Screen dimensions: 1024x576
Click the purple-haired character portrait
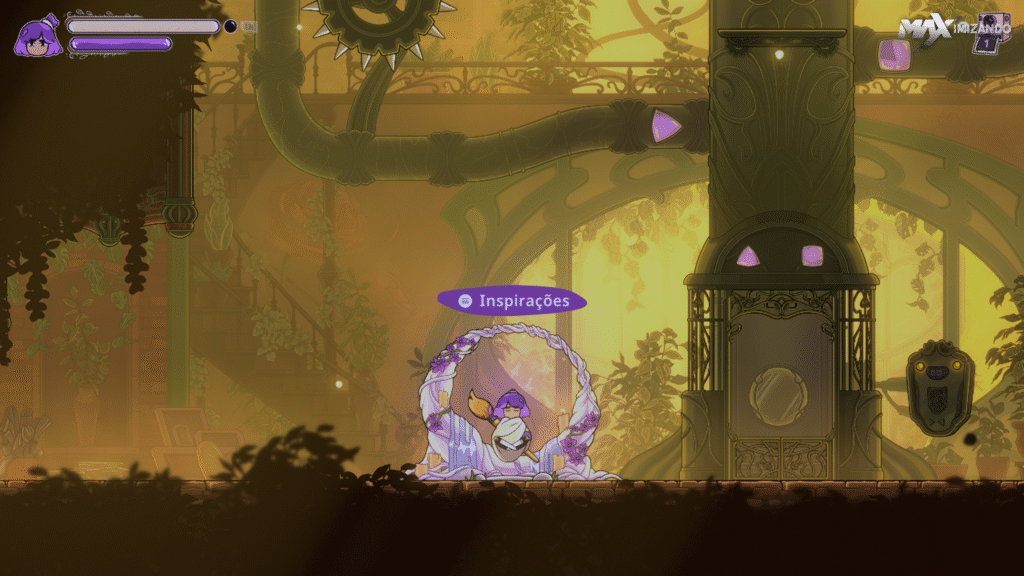[x=38, y=36]
